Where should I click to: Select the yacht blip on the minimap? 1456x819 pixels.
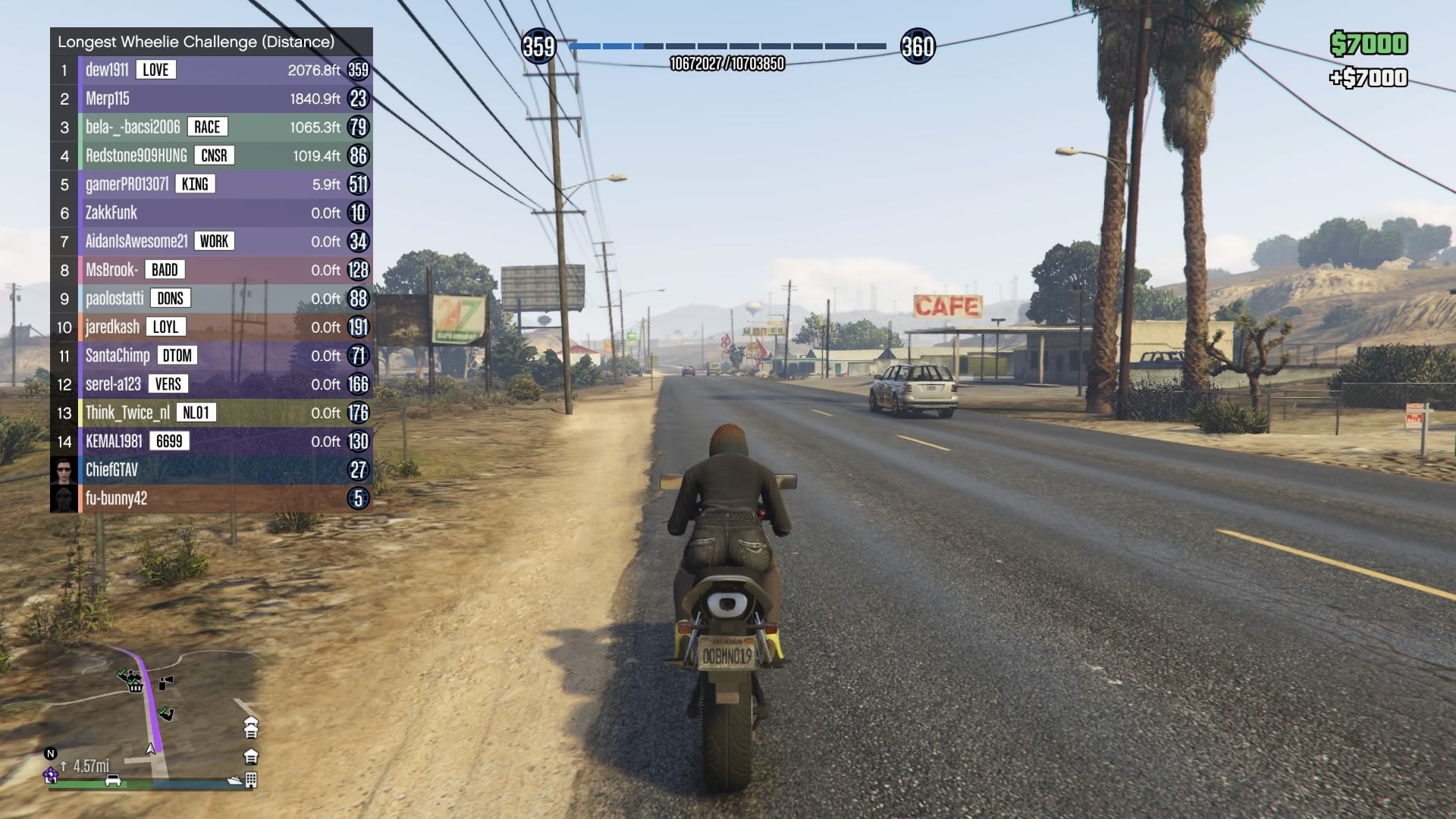tap(234, 780)
